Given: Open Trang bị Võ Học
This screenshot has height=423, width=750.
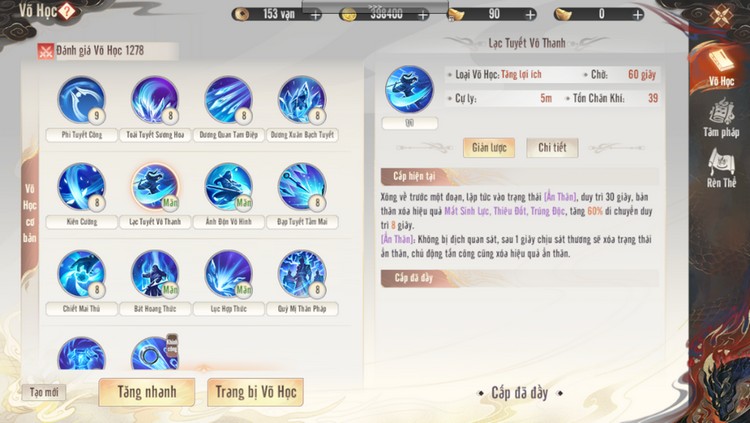Looking at the screenshot, I should pos(255,392).
